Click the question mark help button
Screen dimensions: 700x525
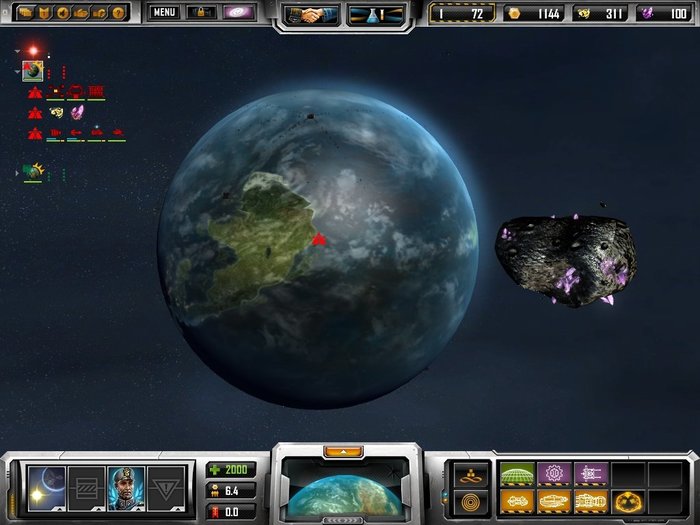pos(120,13)
